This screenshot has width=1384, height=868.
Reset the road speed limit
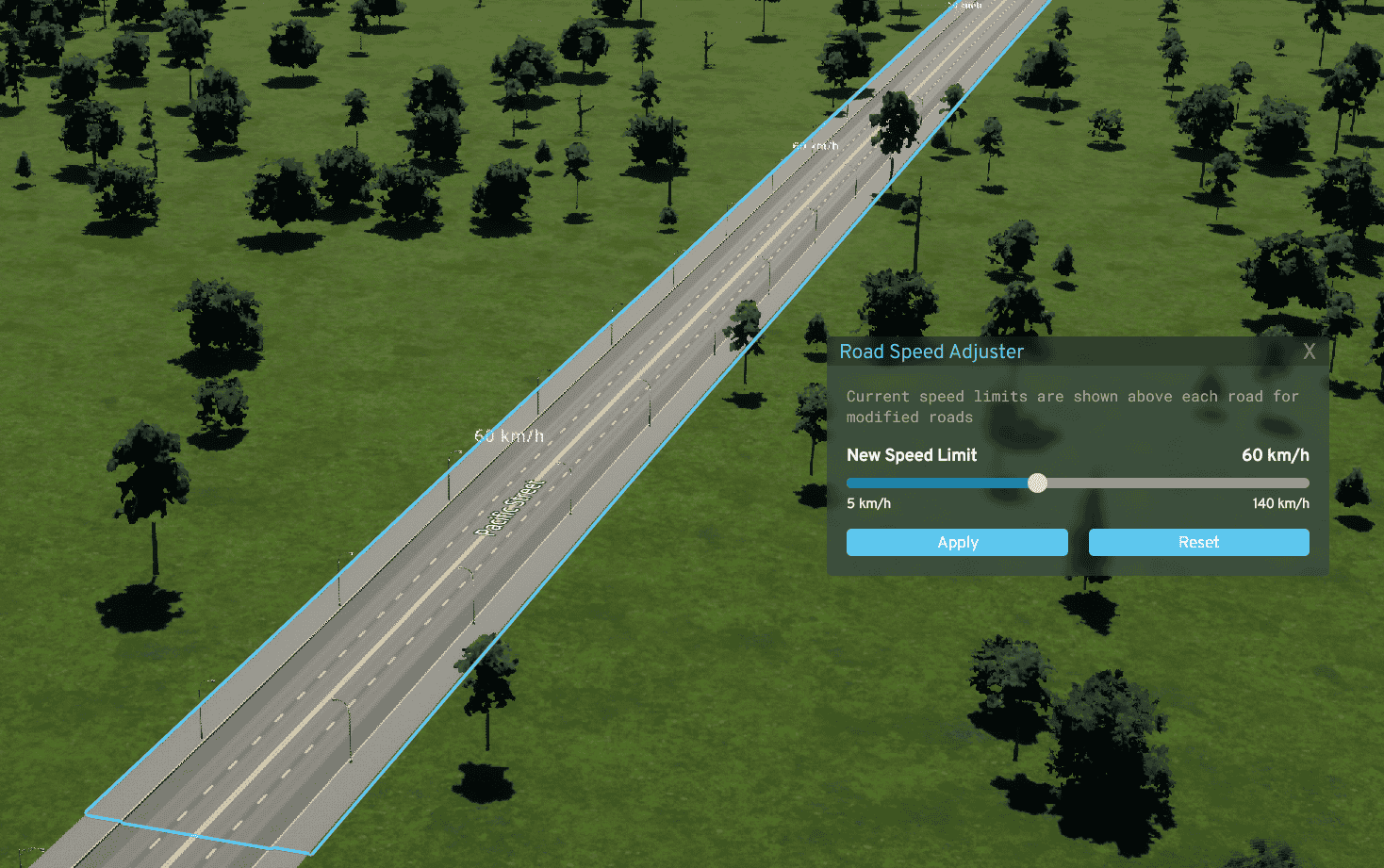click(x=1198, y=542)
